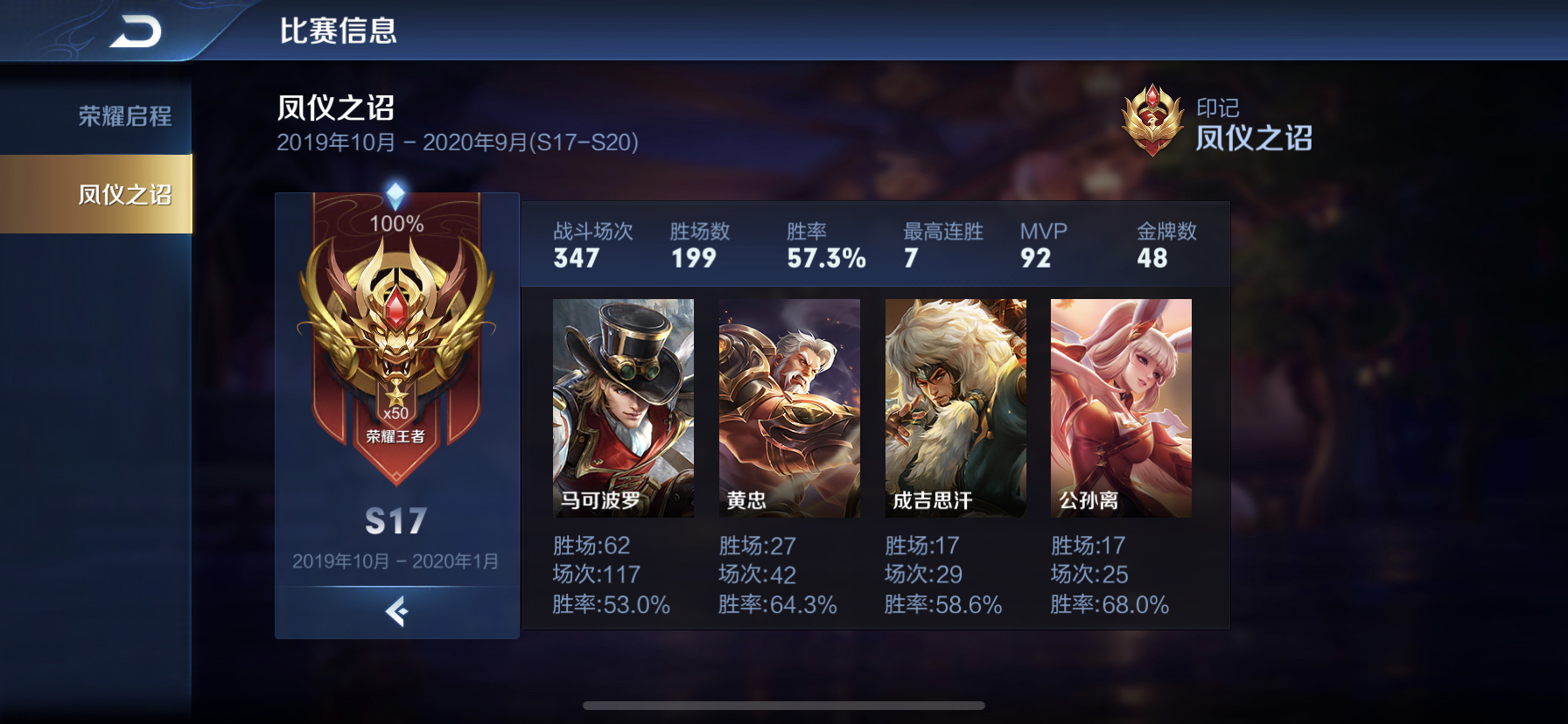Screen dimensions: 1568x724
Task: Click the 2019年10月 - 2020年9月 date range
Action: [458, 141]
